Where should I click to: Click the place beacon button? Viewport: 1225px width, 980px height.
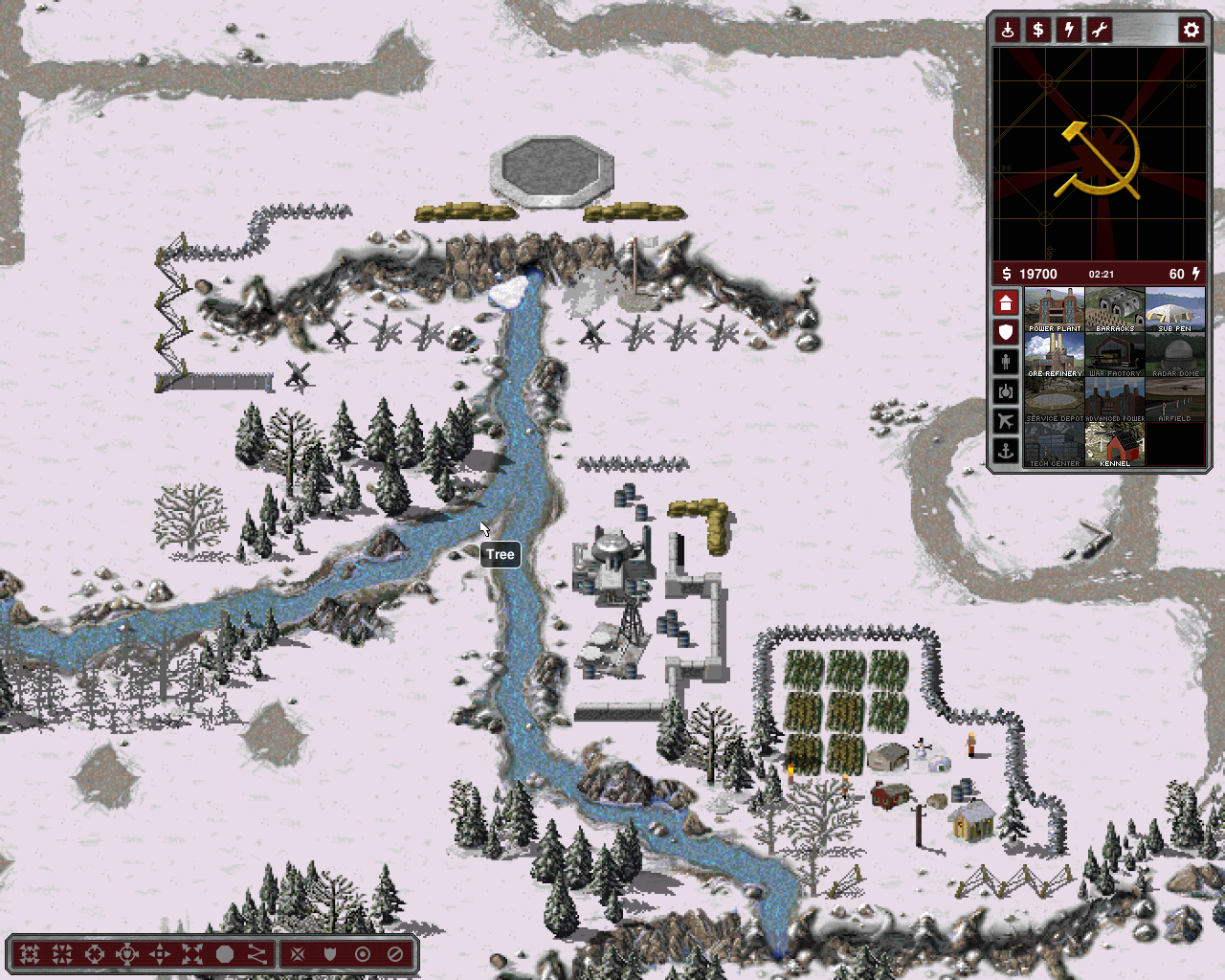1008,30
